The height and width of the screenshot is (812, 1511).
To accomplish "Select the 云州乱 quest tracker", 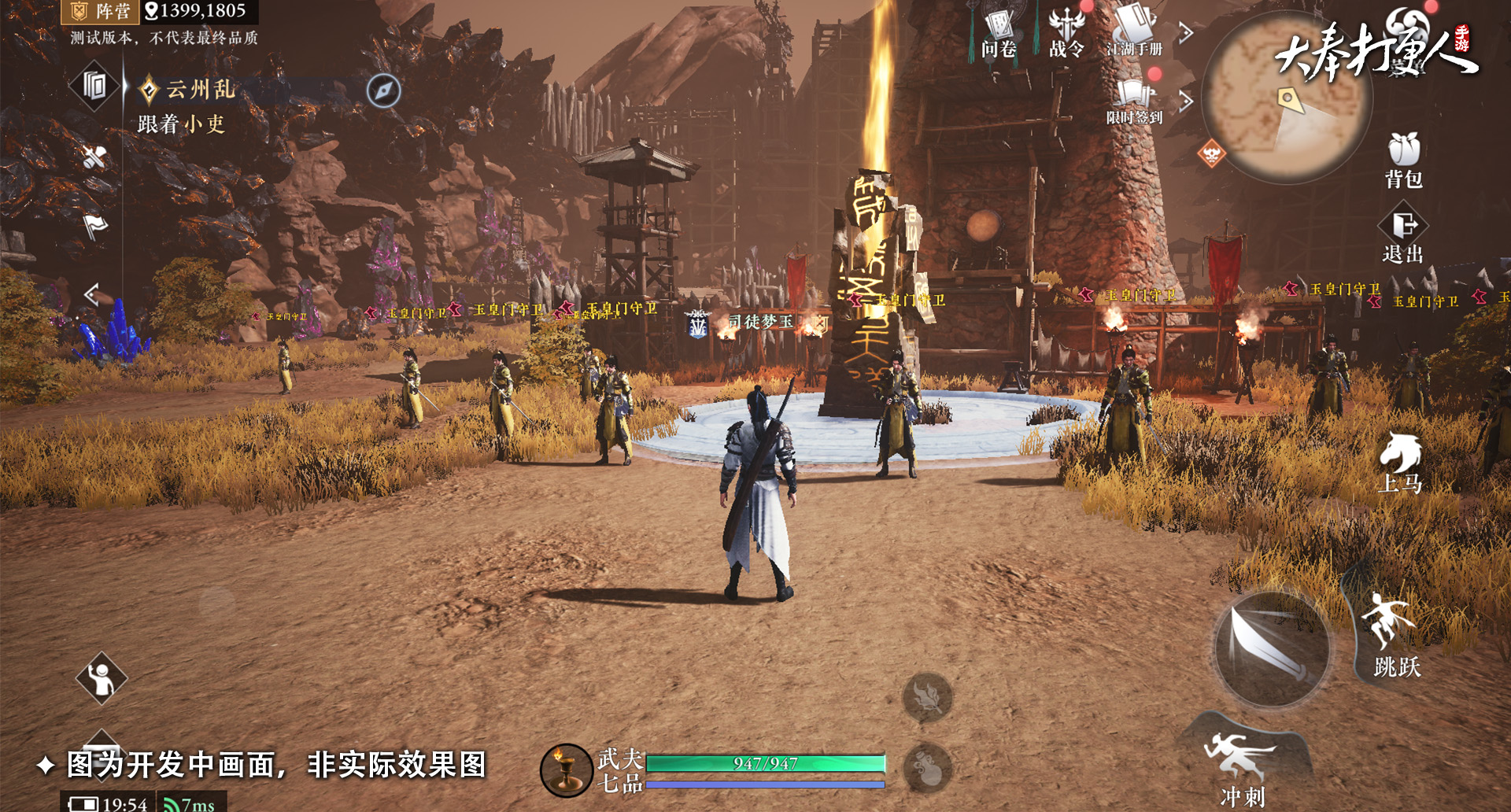I will click(x=200, y=90).
